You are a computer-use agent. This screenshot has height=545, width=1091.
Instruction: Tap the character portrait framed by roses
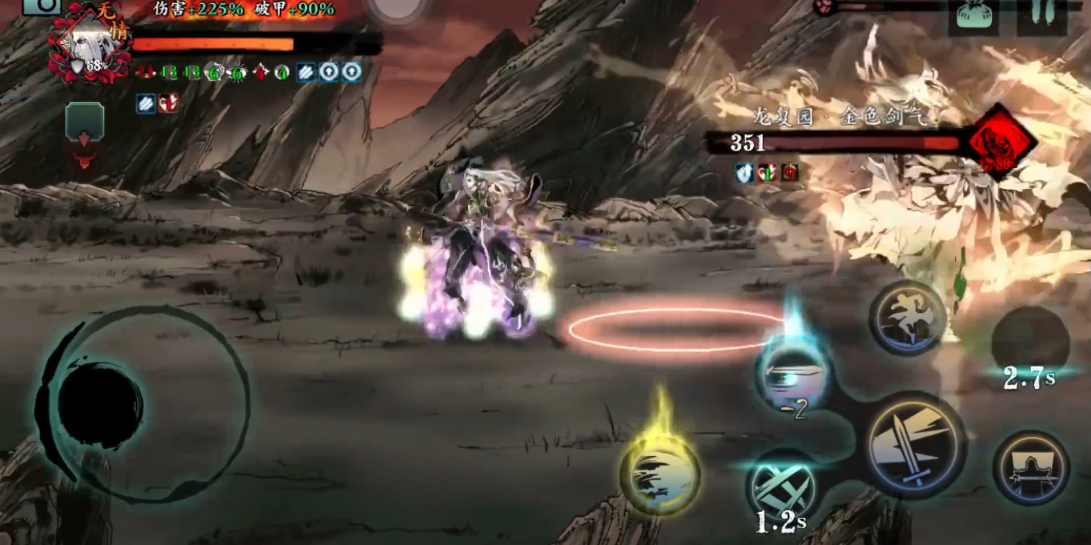tap(88, 42)
